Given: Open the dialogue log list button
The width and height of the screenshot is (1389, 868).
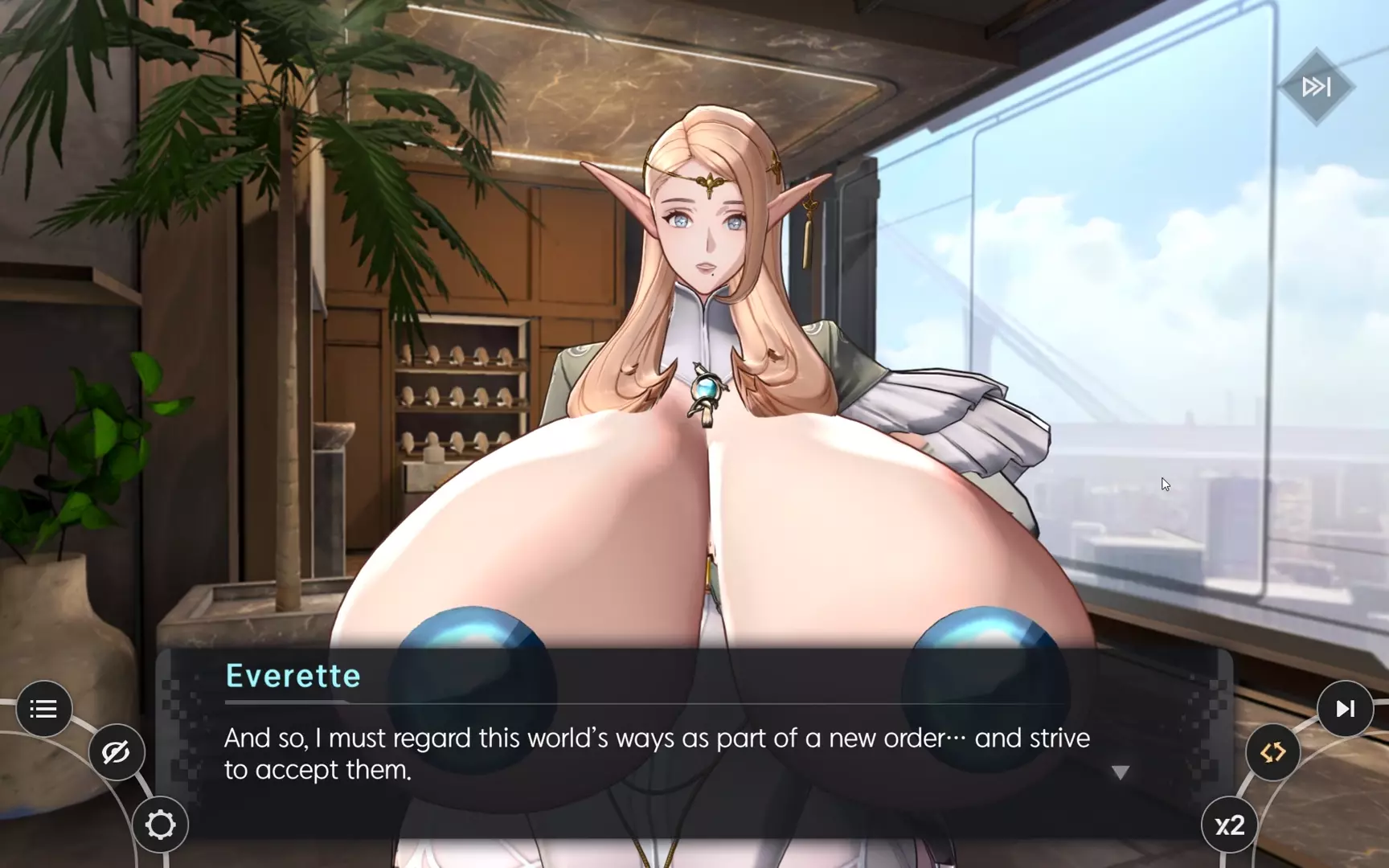Looking at the screenshot, I should pos(43,709).
